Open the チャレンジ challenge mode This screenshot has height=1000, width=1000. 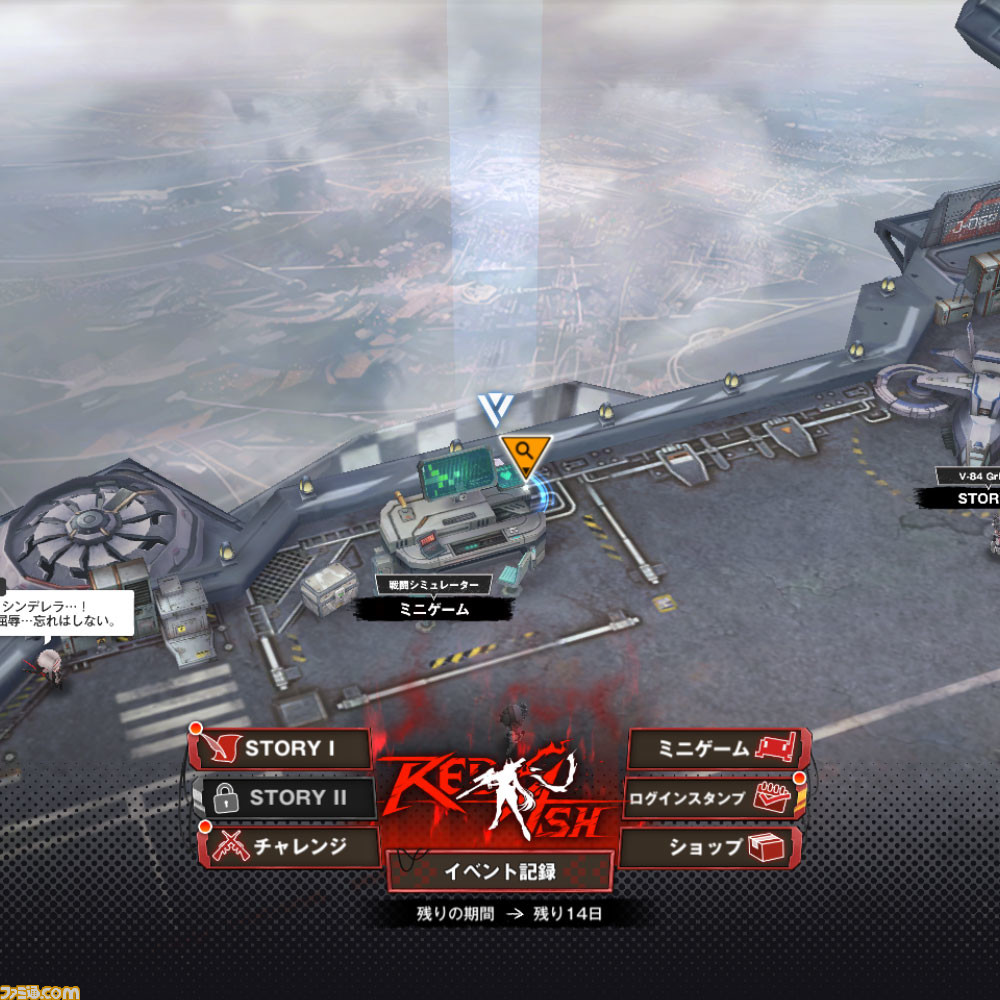pos(290,847)
